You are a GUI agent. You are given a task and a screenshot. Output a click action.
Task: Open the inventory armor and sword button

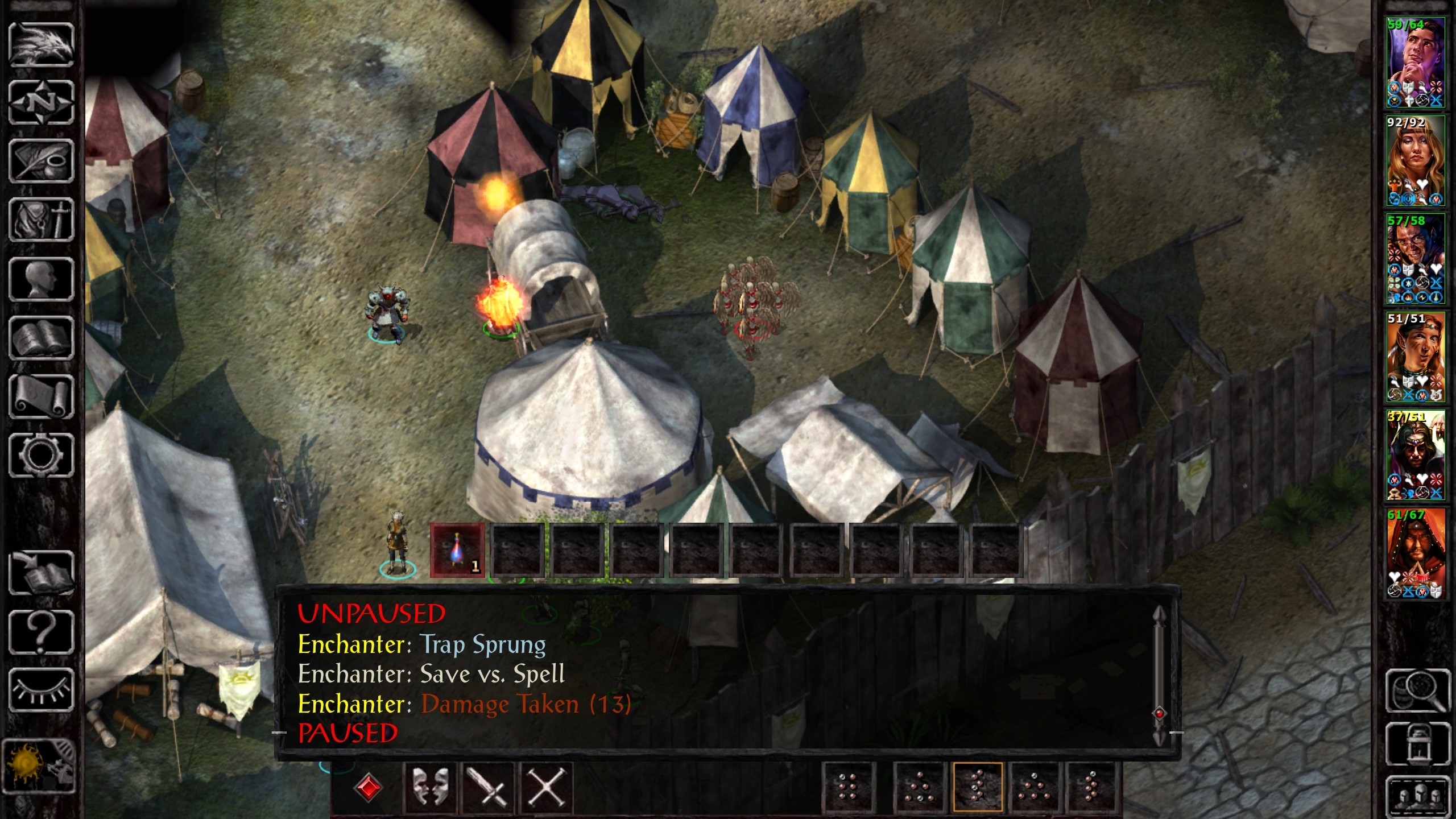(x=41, y=221)
